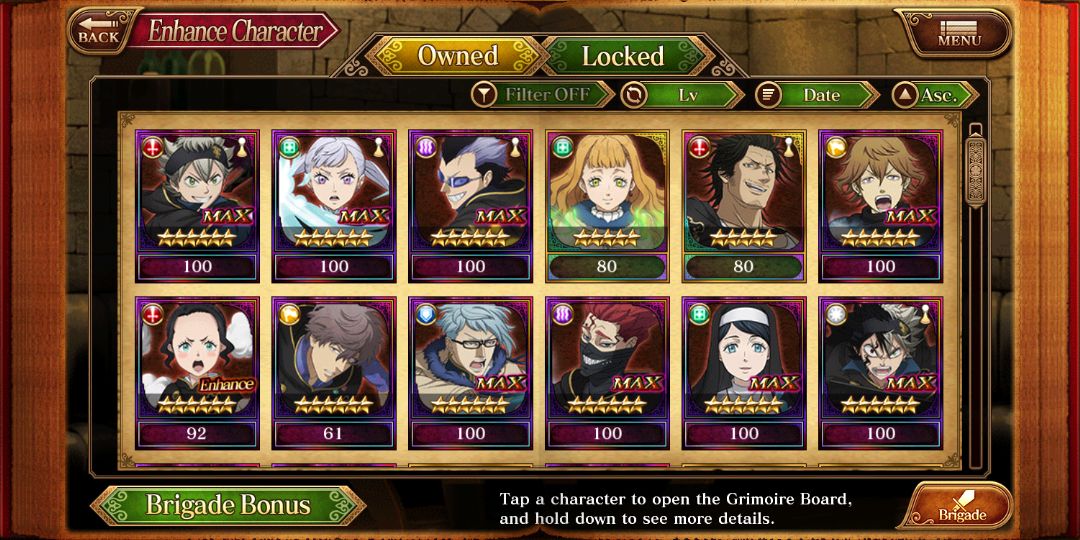Screen dimensions: 1080x540
Task: Pick the red-haired masked character card
Action: pos(607,372)
